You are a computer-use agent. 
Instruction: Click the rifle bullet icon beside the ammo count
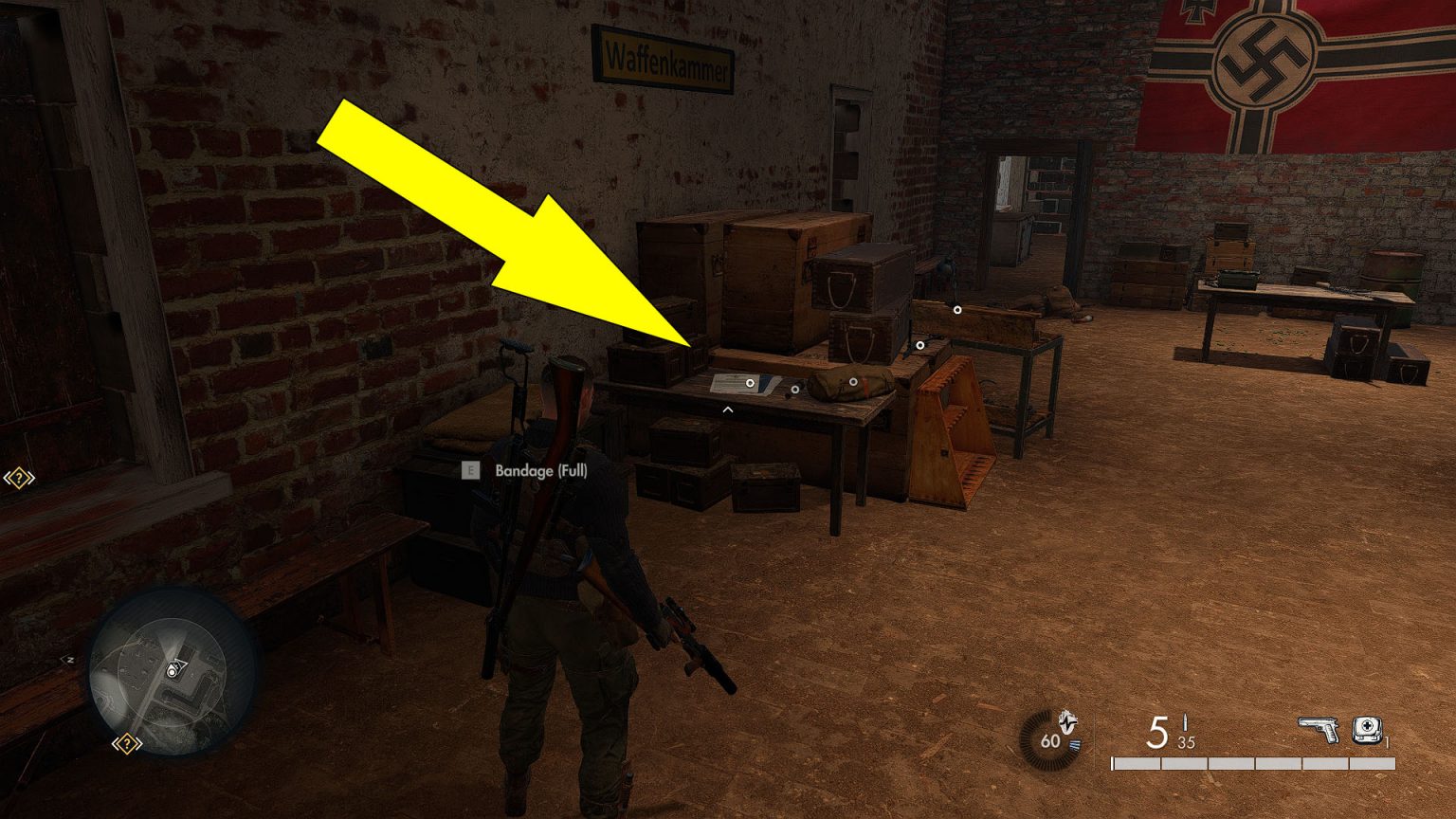click(x=1184, y=723)
